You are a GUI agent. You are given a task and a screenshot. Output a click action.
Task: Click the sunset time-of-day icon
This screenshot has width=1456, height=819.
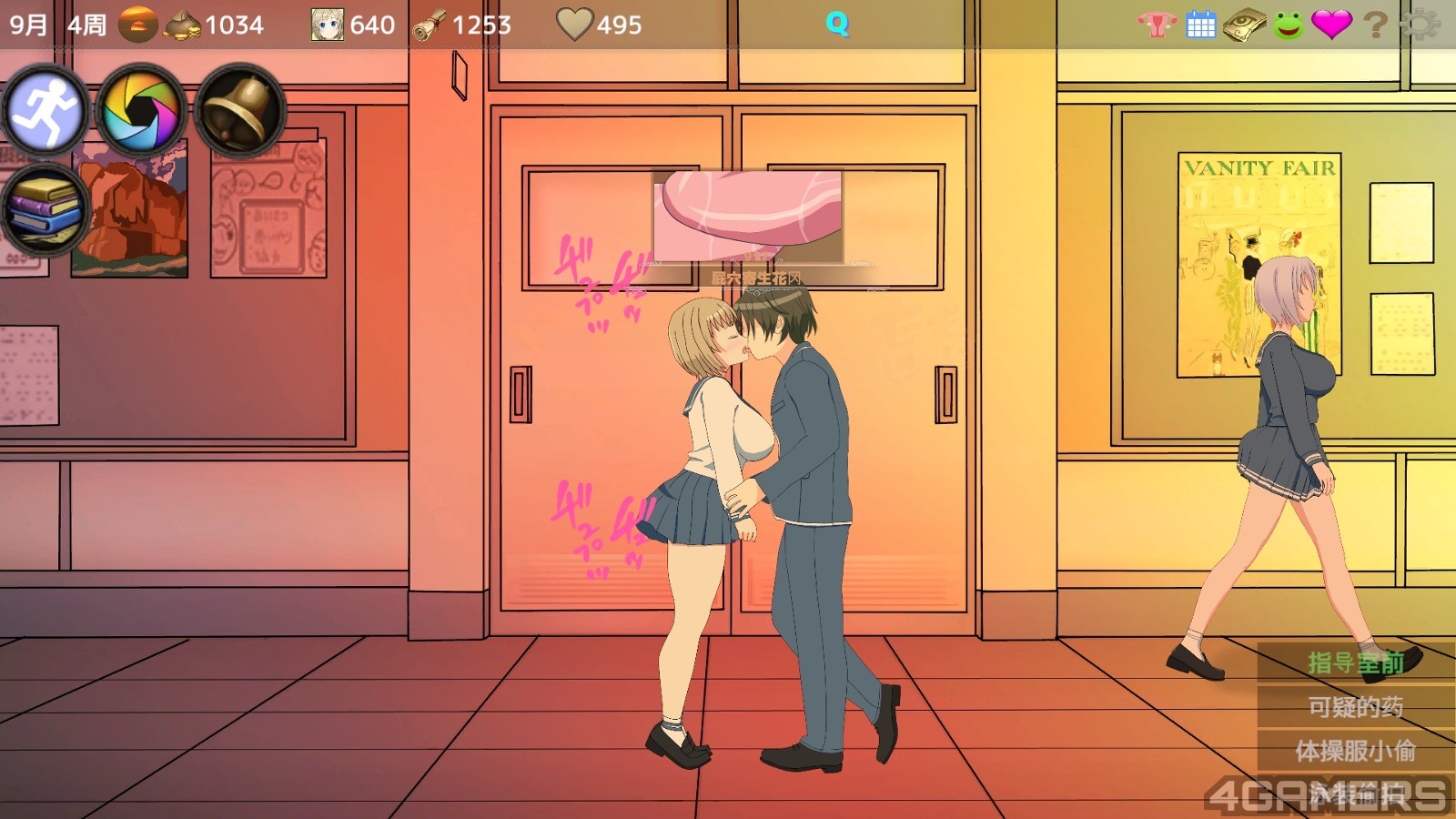point(137,25)
